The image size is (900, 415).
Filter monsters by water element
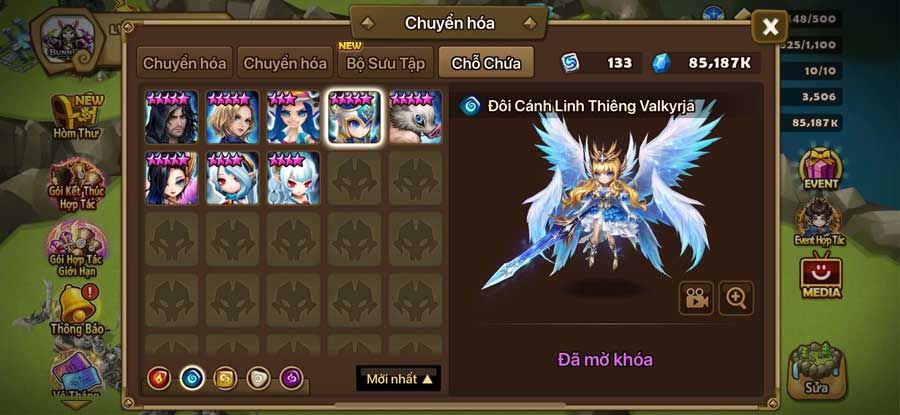pos(192,378)
